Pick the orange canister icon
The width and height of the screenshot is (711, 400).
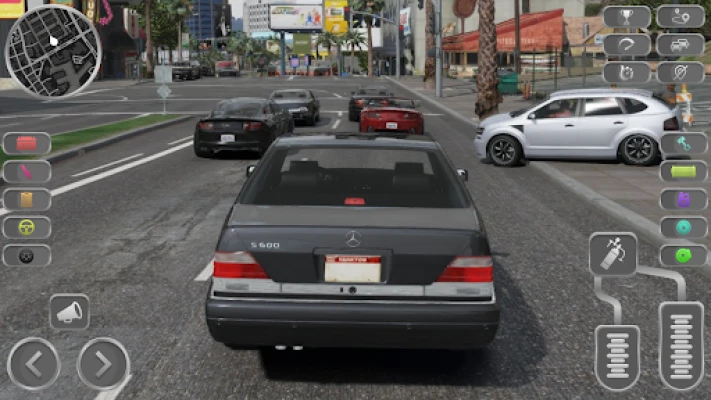pos(27,199)
